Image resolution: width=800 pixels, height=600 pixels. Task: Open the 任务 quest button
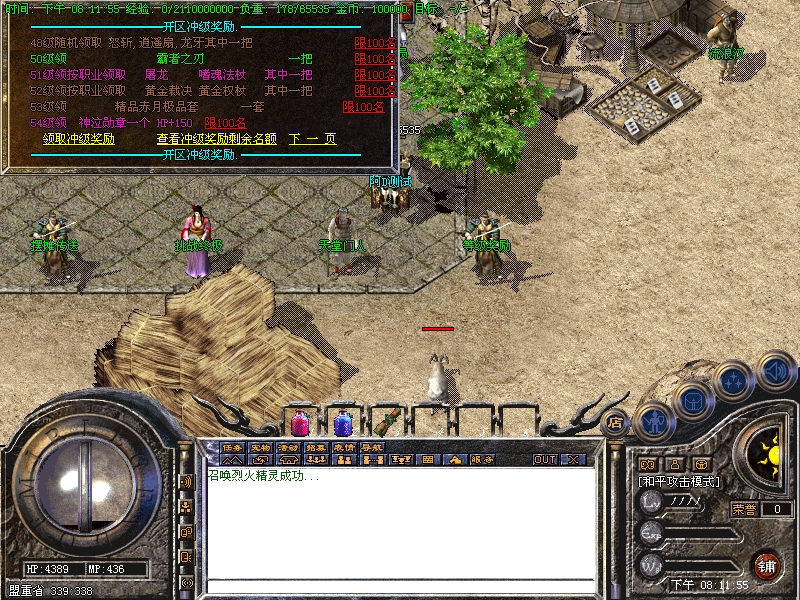[x=233, y=447]
